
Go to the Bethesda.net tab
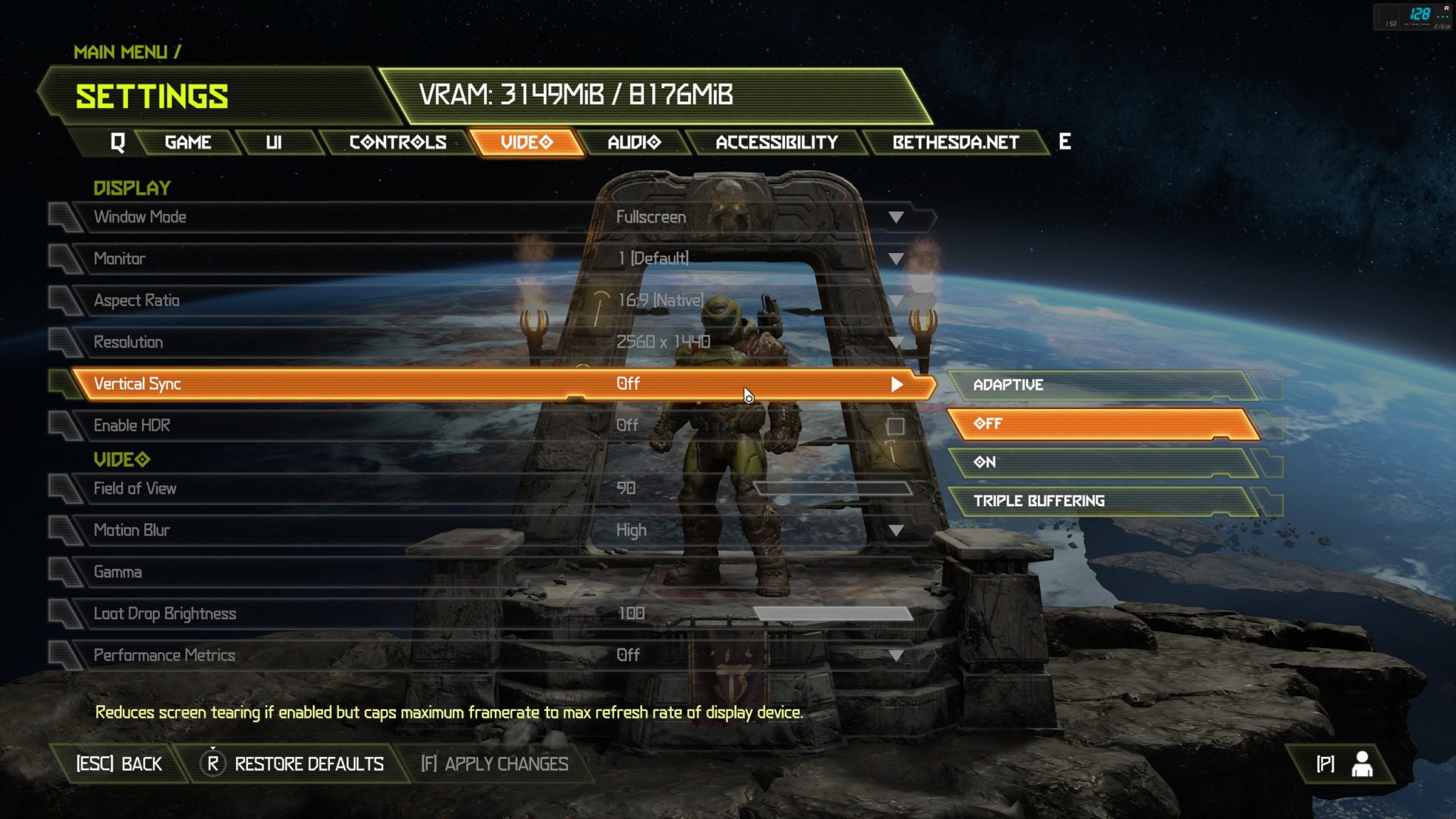pos(955,142)
